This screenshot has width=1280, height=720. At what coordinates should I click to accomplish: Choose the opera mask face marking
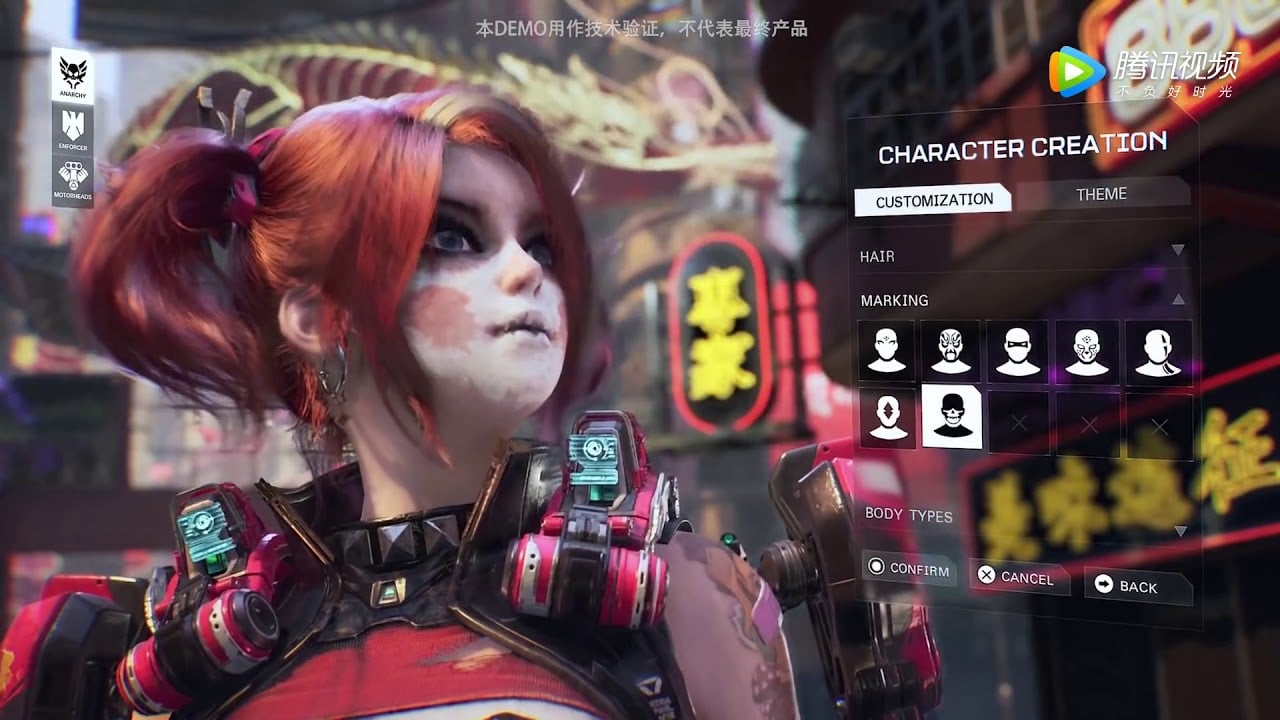pyautogui.click(x=952, y=351)
